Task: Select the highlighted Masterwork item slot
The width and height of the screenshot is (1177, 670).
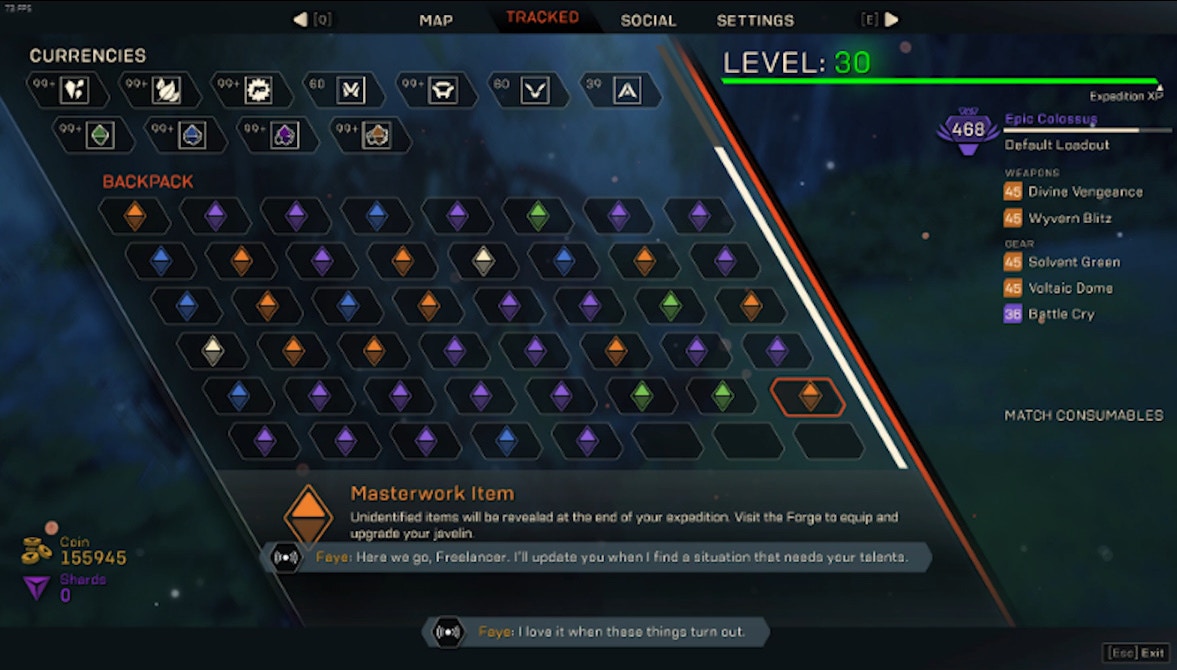Action: click(809, 397)
